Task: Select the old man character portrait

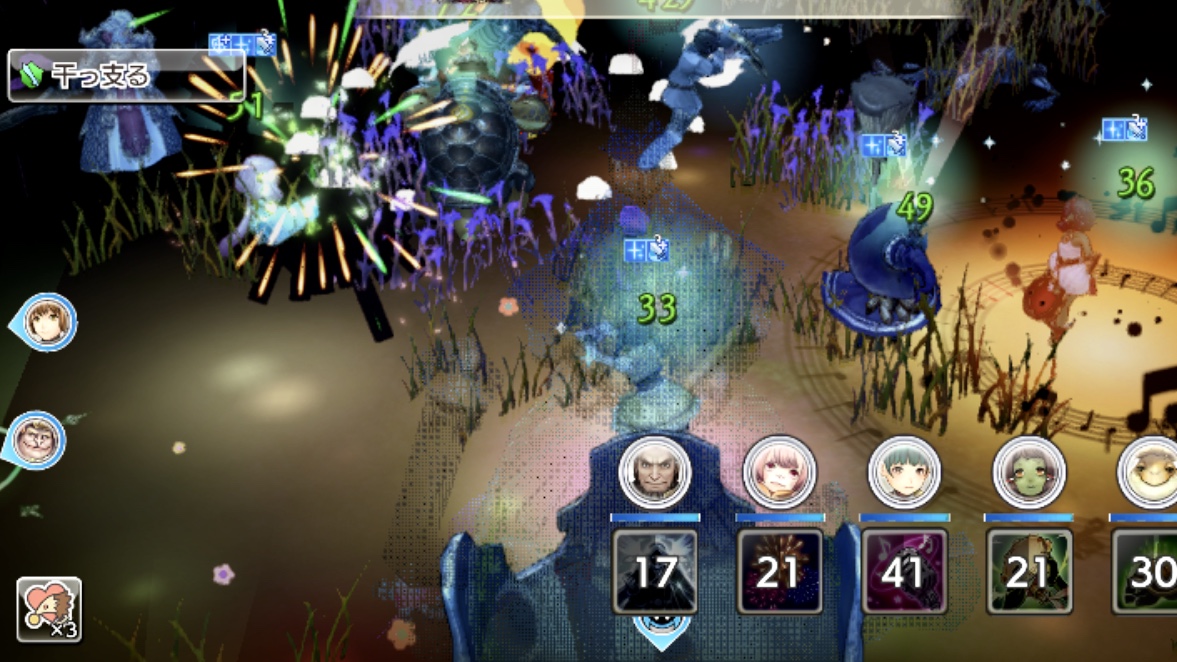Action: pos(655,471)
